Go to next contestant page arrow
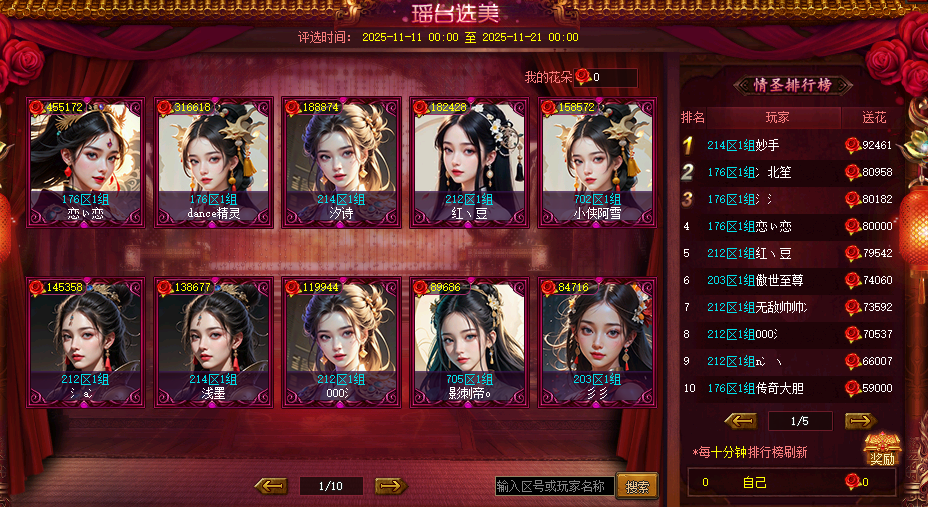The width and height of the screenshot is (928, 507). click(391, 486)
